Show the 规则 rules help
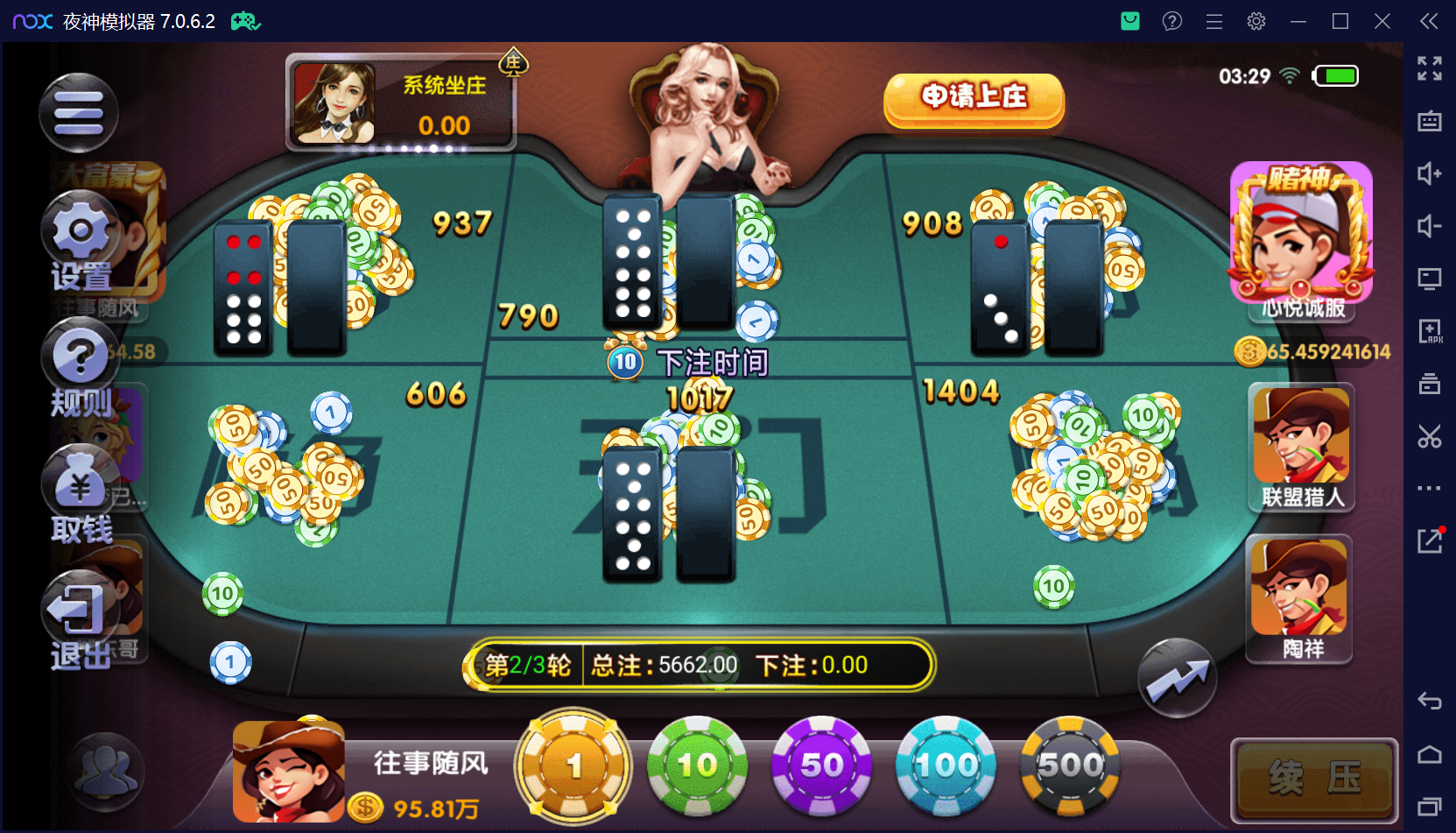This screenshot has height=833, width=1456. (x=81, y=368)
